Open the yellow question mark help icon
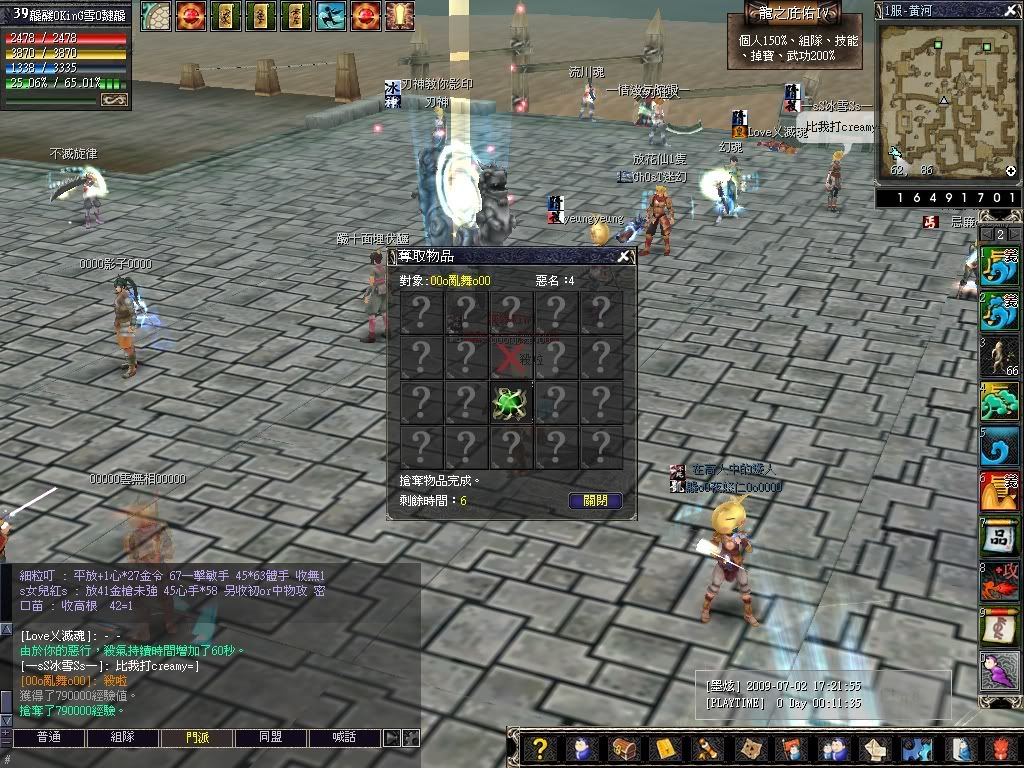 pyautogui.click(x=540, y=749)
